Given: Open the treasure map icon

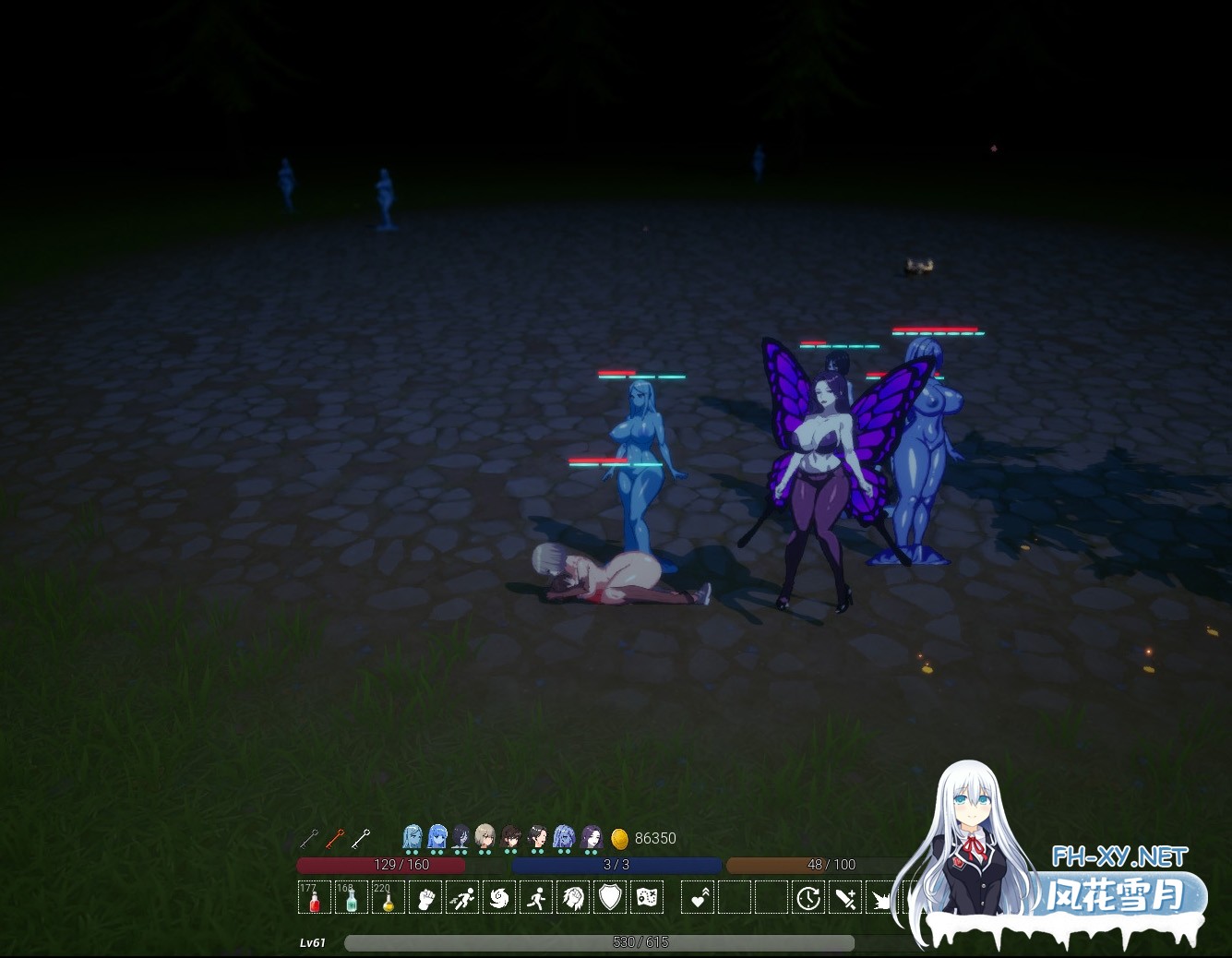Looking at the screenshot, I should pos(647,897).
